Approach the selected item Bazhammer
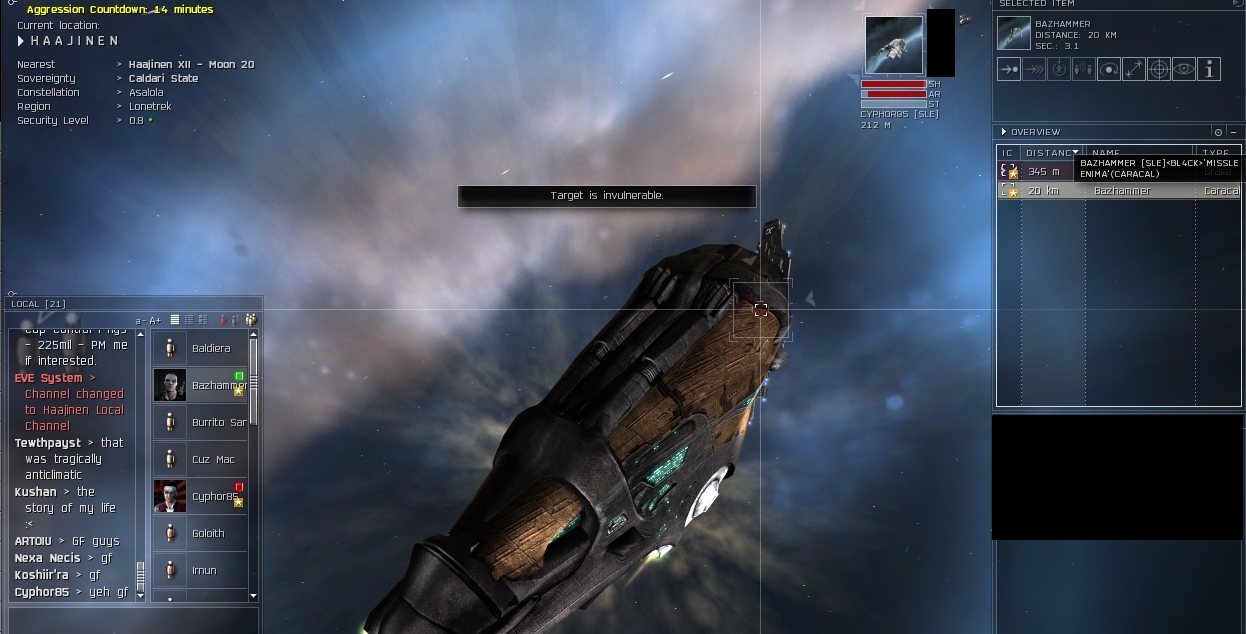This screenshot has width=1246, height=634. [x=1009, y=69]
